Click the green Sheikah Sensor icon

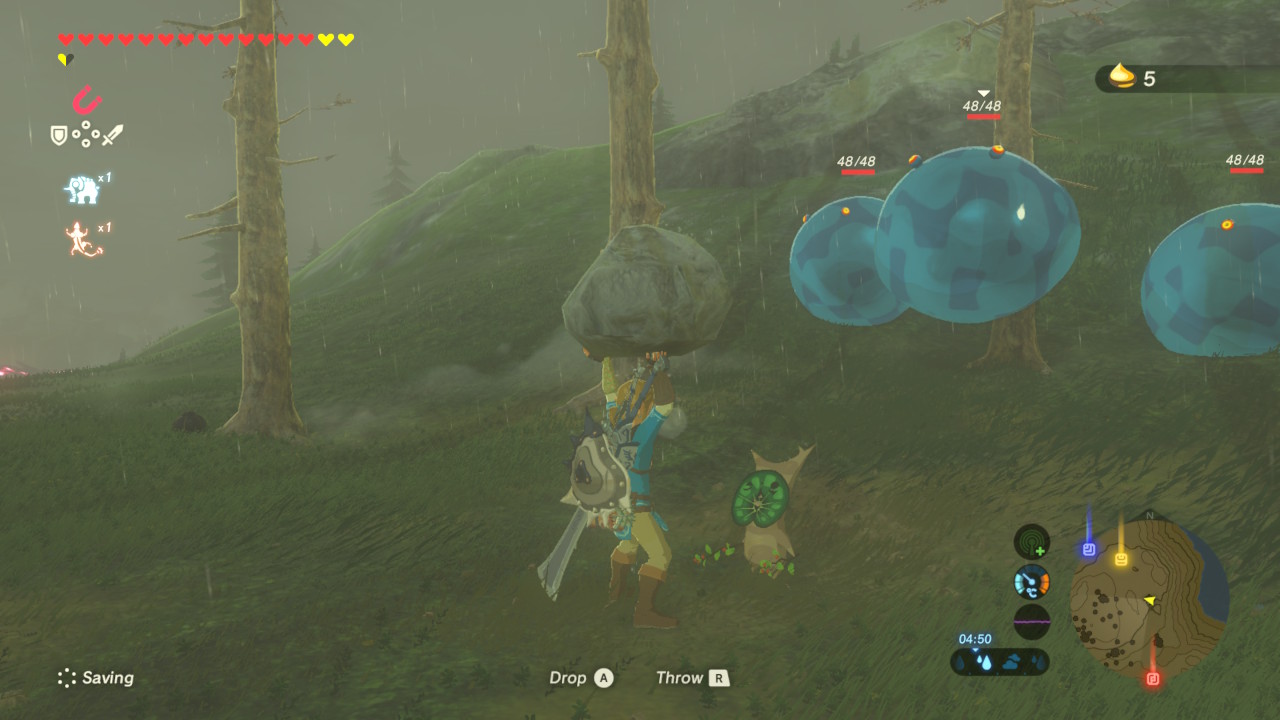[1031, 543]
